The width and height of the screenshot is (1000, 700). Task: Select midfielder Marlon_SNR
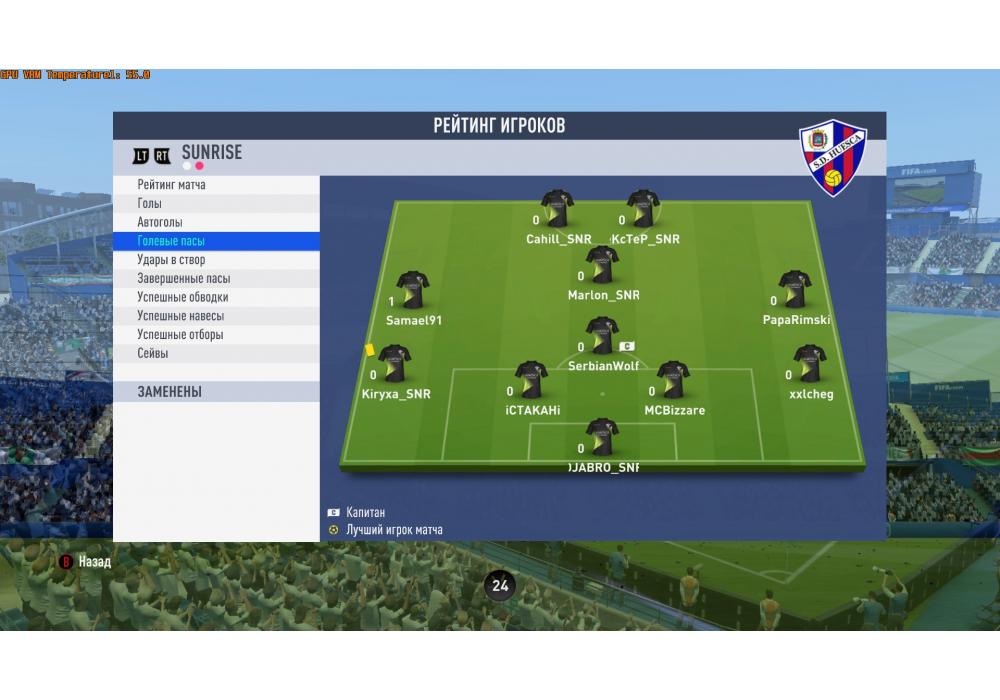pyautogui.click(x=602, y=265)
